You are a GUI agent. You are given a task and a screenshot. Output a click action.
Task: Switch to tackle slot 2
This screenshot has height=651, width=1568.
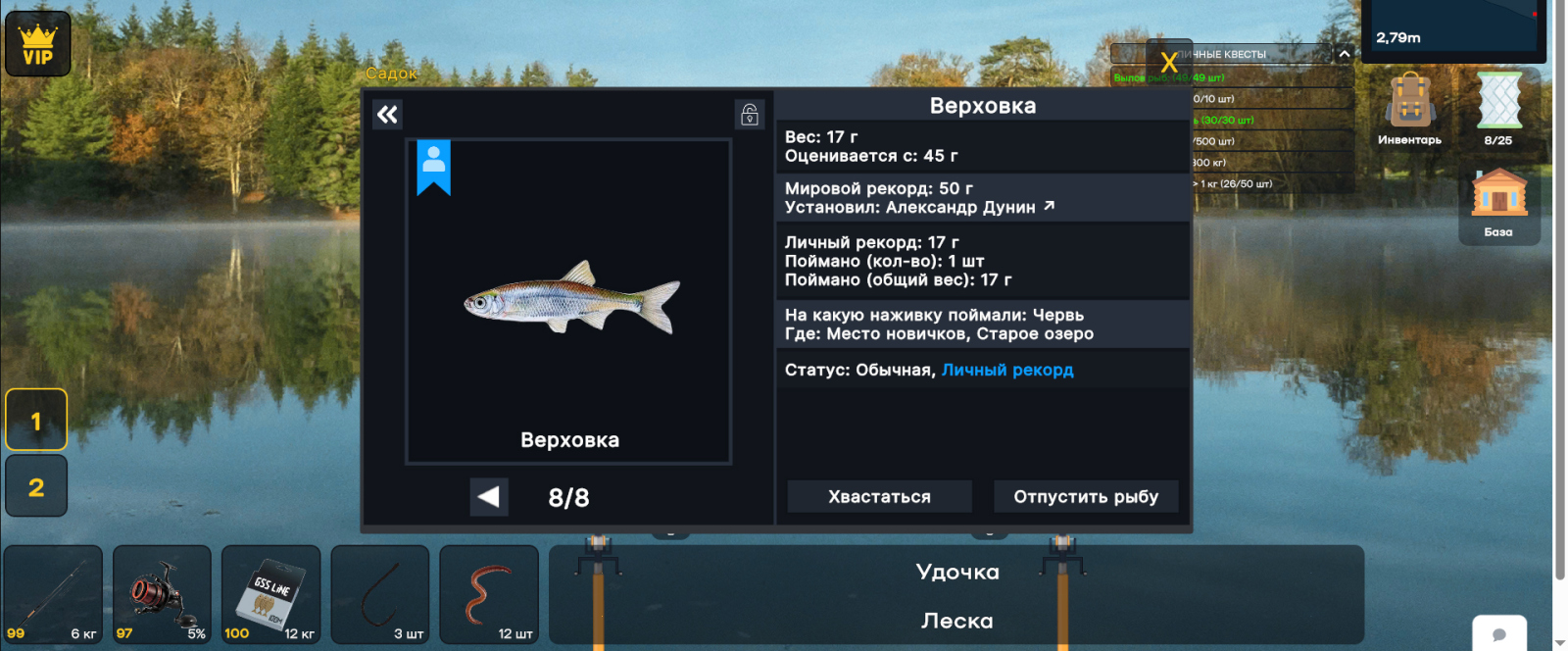tap(36, 486)
